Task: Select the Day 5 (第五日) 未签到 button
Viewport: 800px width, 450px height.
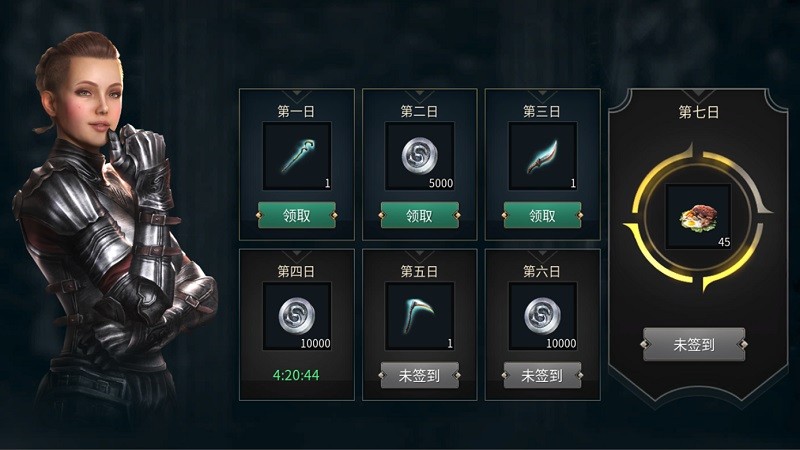Action: point(420,375)
